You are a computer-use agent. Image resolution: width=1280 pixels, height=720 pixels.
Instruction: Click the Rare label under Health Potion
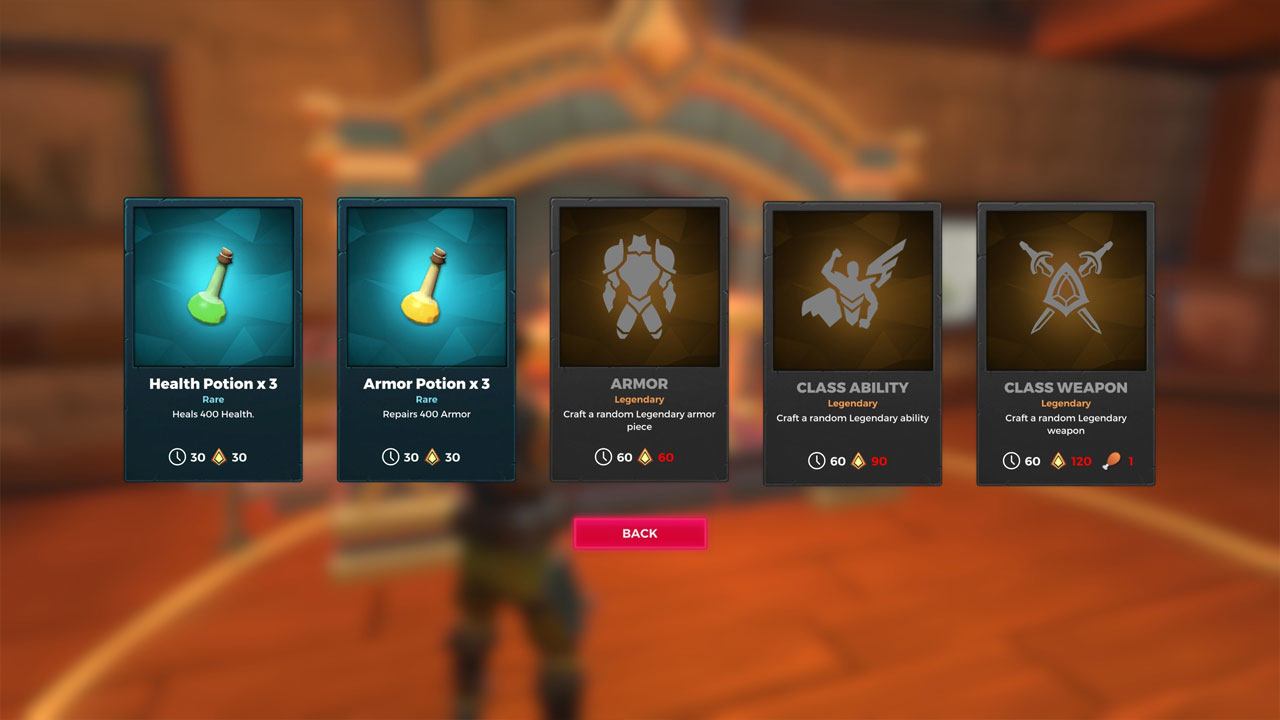213,399
